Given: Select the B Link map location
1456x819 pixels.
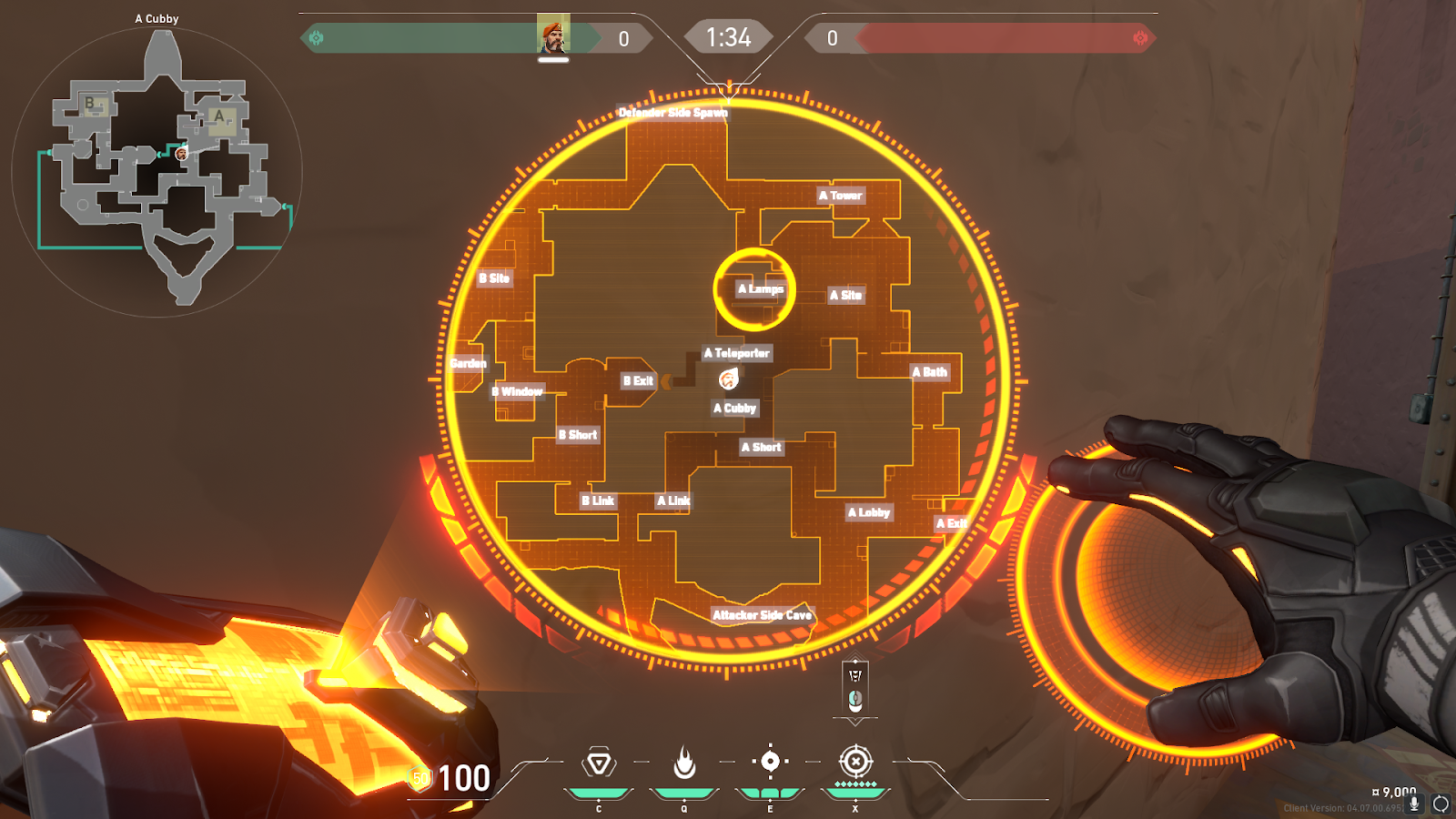Looking at the screenshot, I should click(598, 500).
